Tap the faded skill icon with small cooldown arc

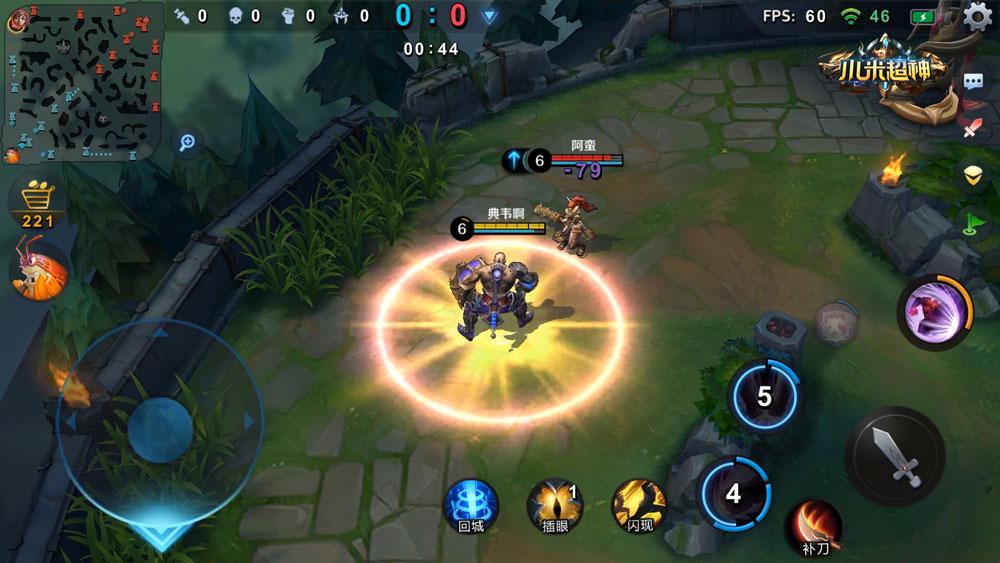tap(834, 323)
